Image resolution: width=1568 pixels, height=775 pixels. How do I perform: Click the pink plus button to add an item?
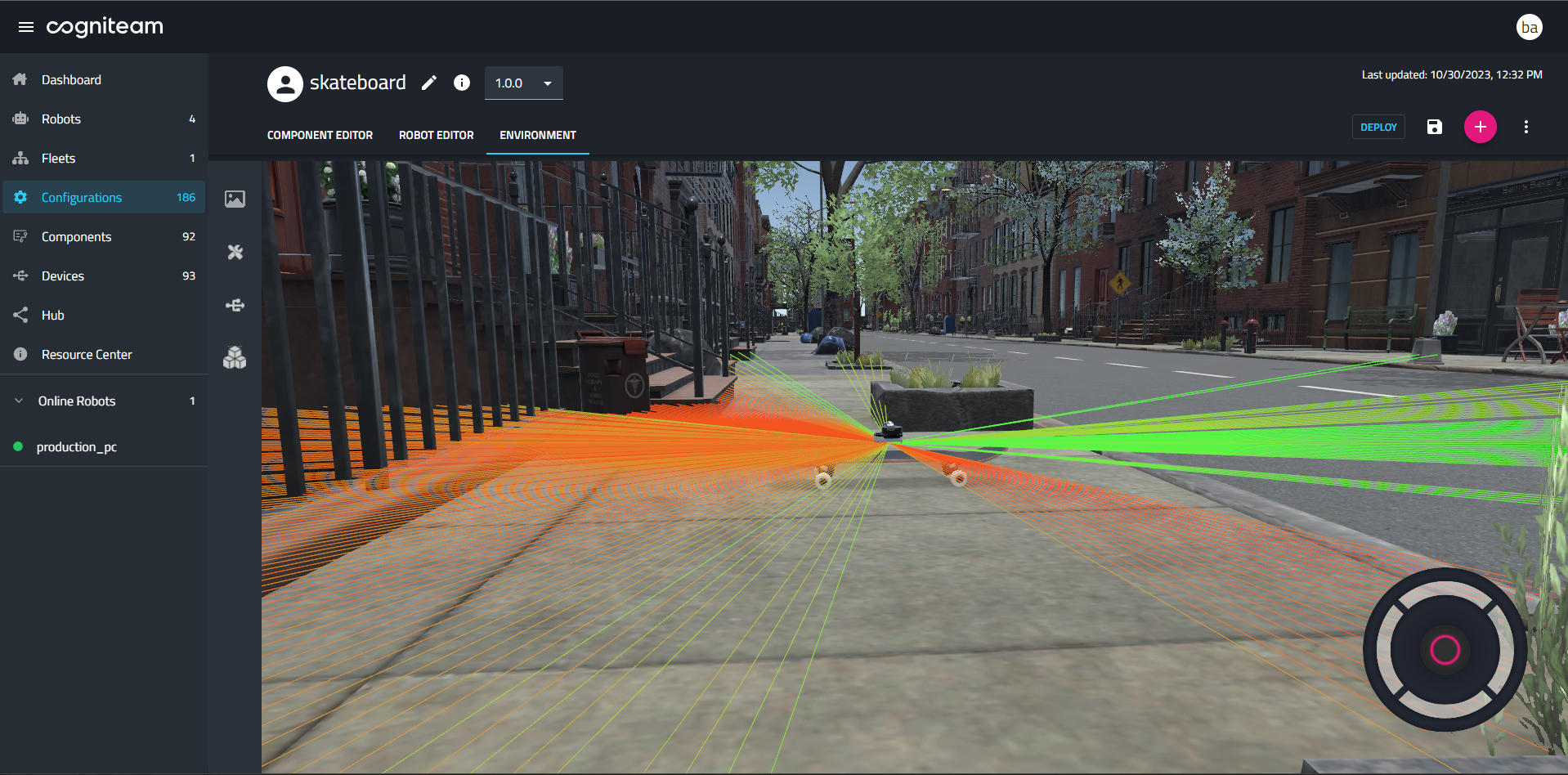click(1480, 127)
